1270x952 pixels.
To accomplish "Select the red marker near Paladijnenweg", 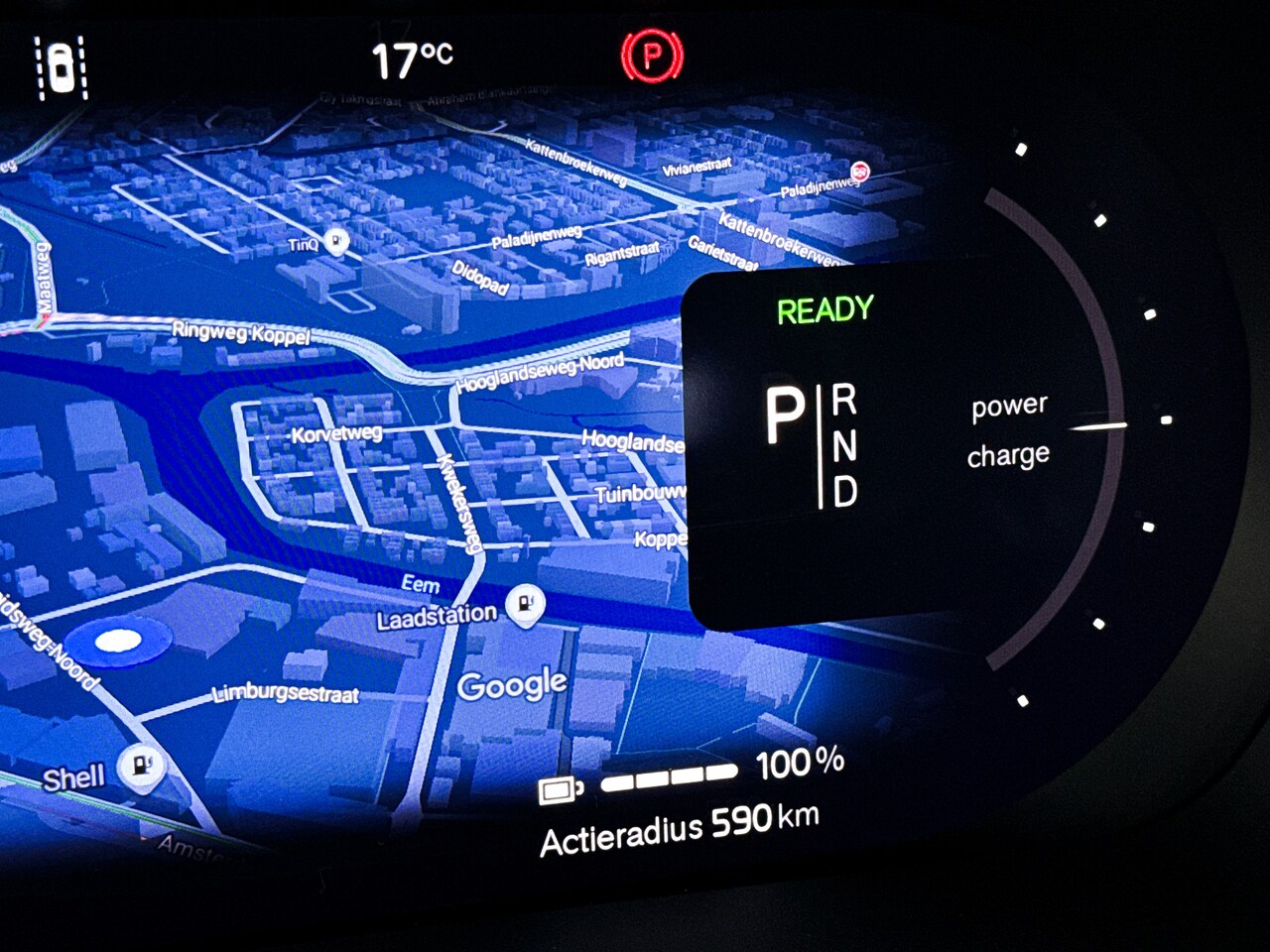I will [860, 171].
